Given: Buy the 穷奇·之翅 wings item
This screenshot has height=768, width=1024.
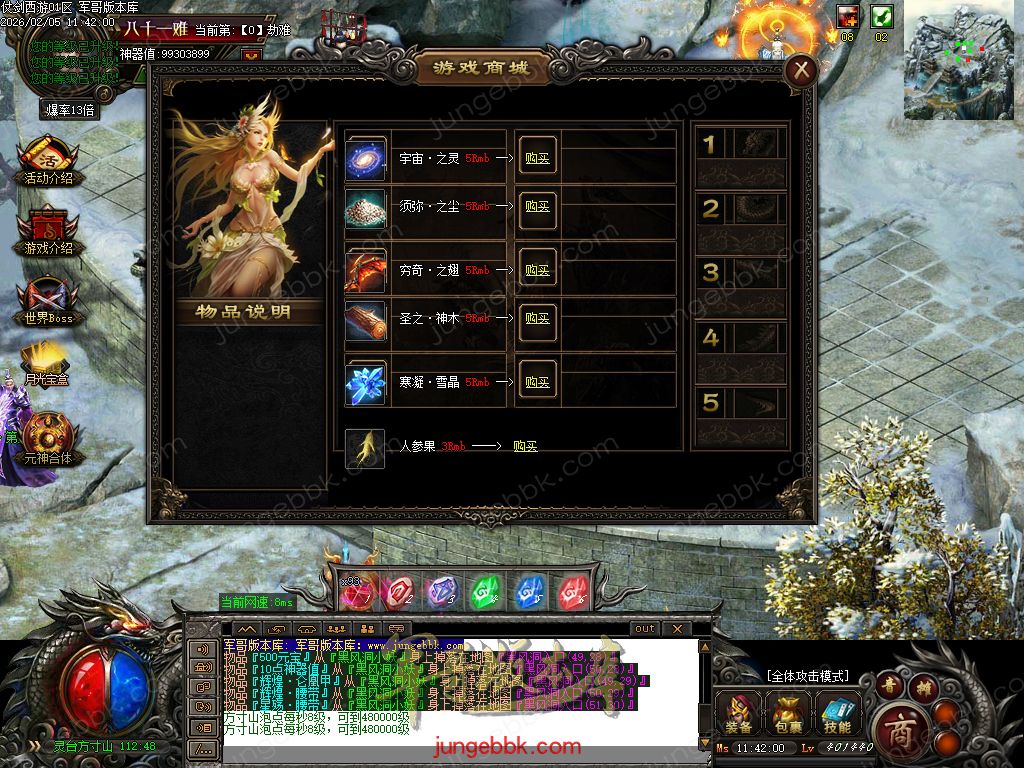Looking at the screenshot, I should click(x=537, y=271).
